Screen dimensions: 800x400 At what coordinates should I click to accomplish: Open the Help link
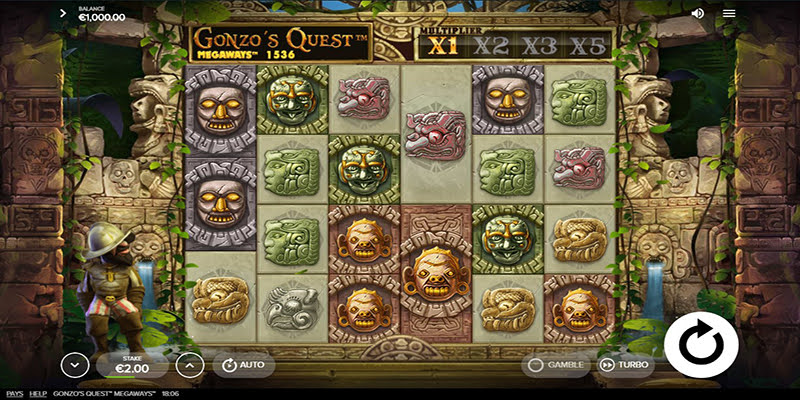pos(38,394)
